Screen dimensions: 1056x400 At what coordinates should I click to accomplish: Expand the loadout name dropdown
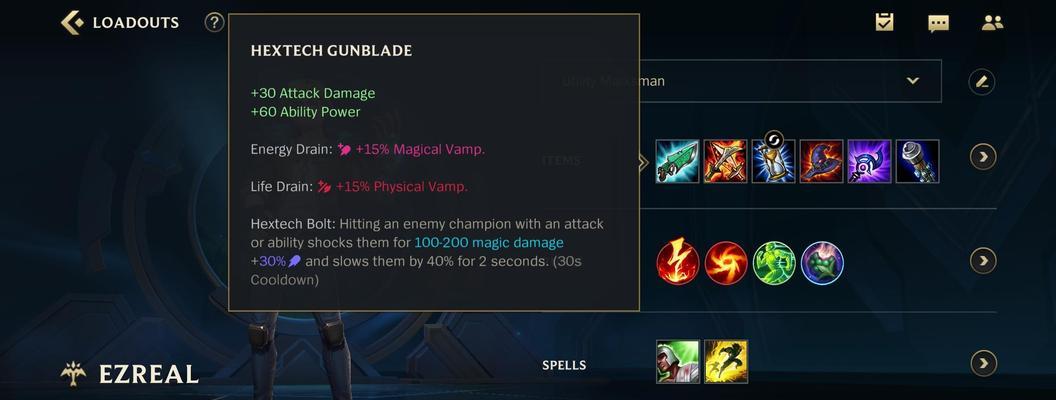(x=912, y=81)
